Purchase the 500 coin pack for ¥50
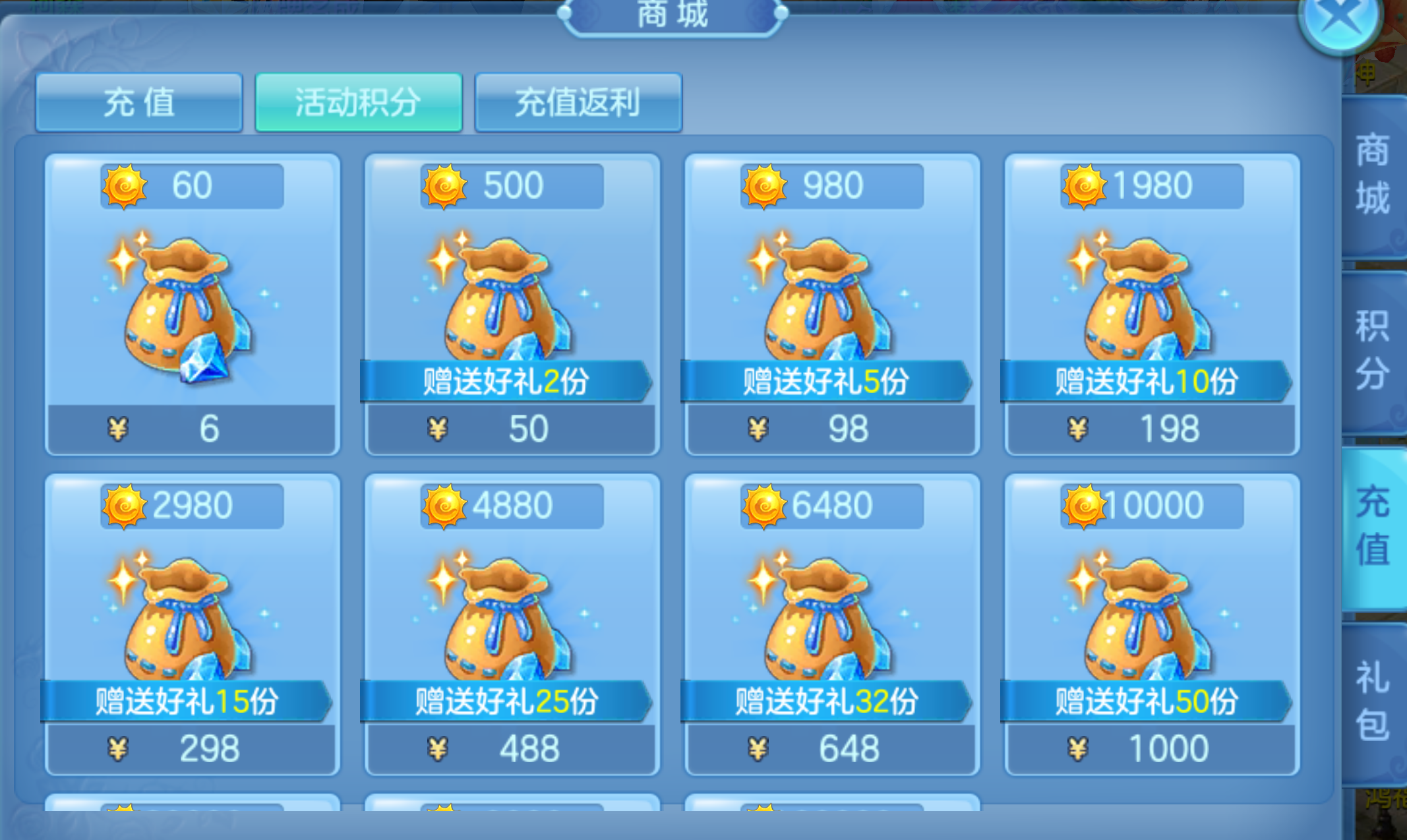The height and width of the screenshot is (840, 1407). 512,305
